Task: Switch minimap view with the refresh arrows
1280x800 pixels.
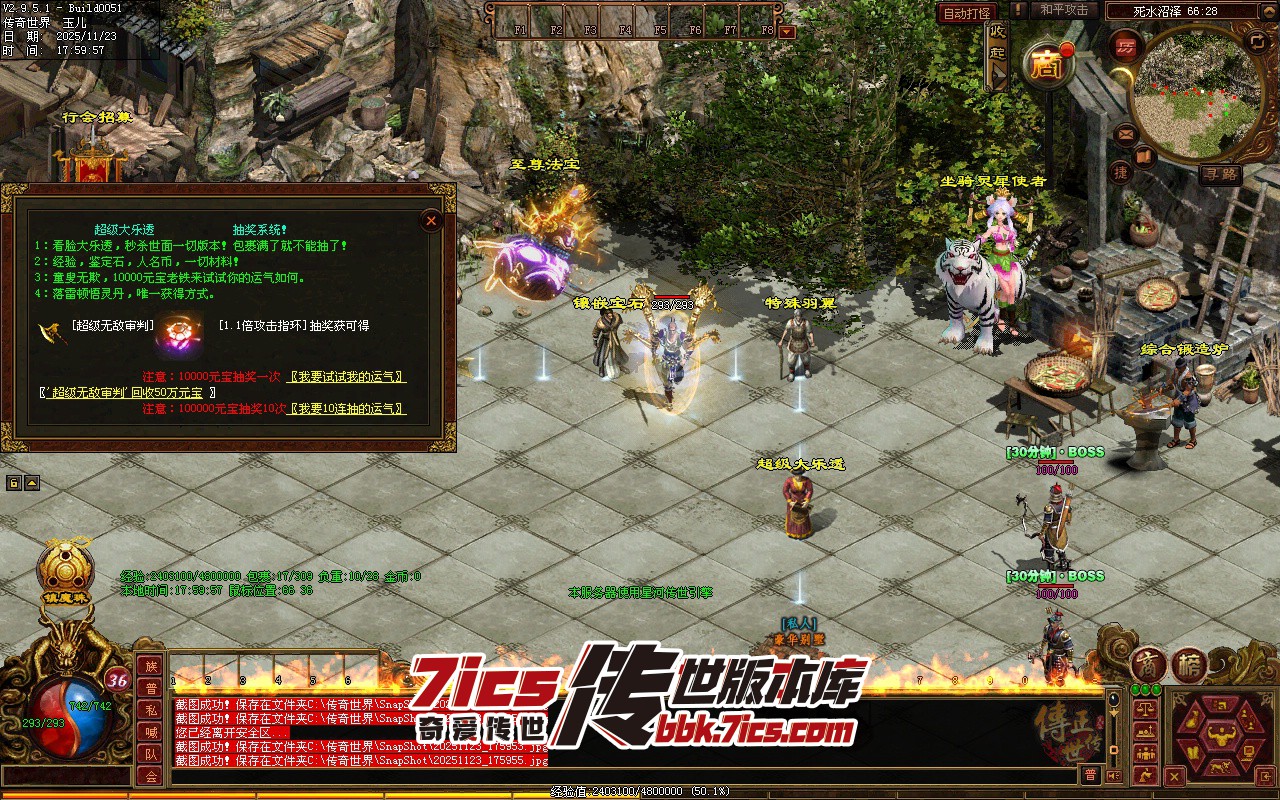Action: [x=1257, y=41]
